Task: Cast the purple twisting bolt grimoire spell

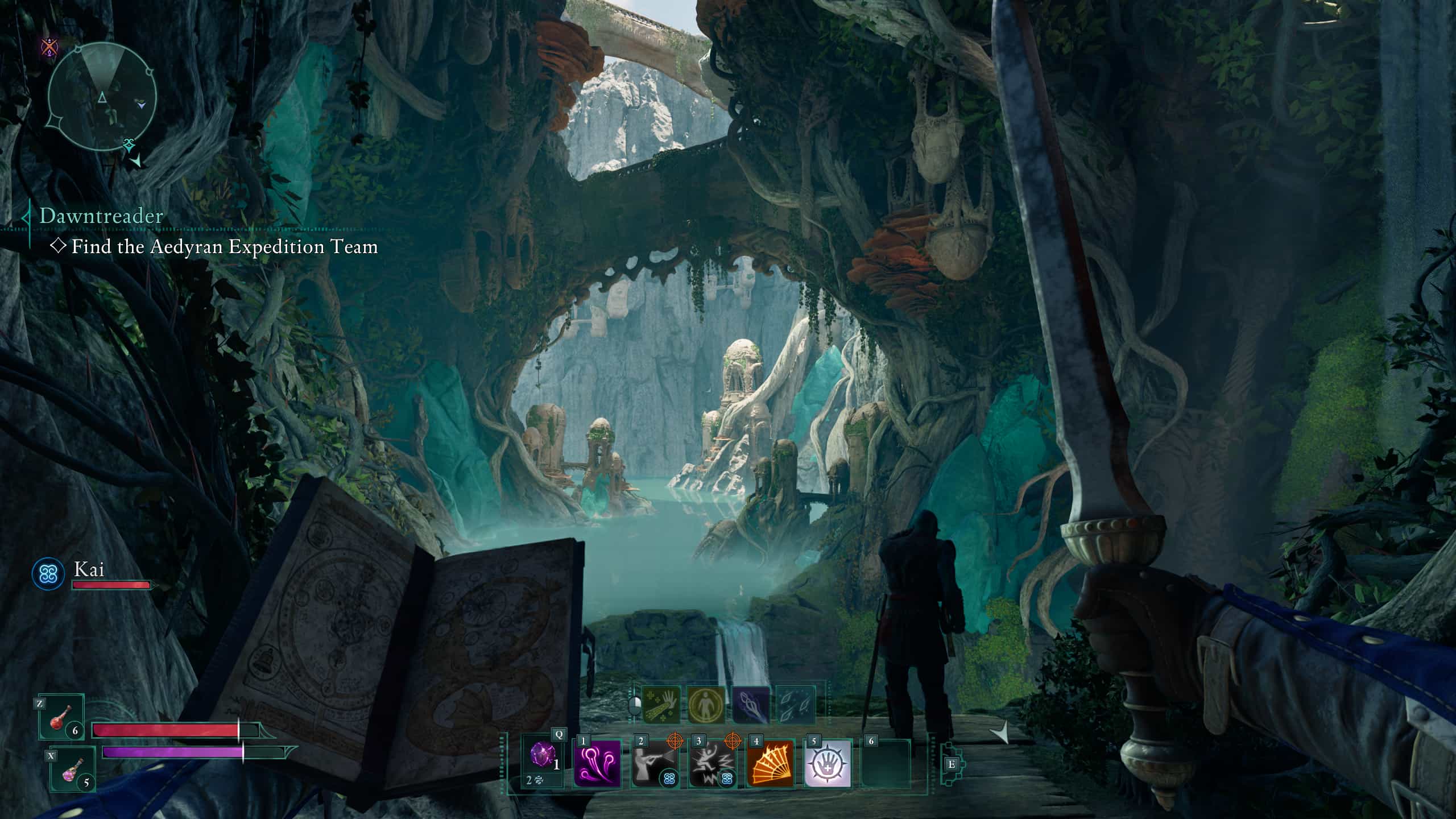Action: (x=751, y=705)
